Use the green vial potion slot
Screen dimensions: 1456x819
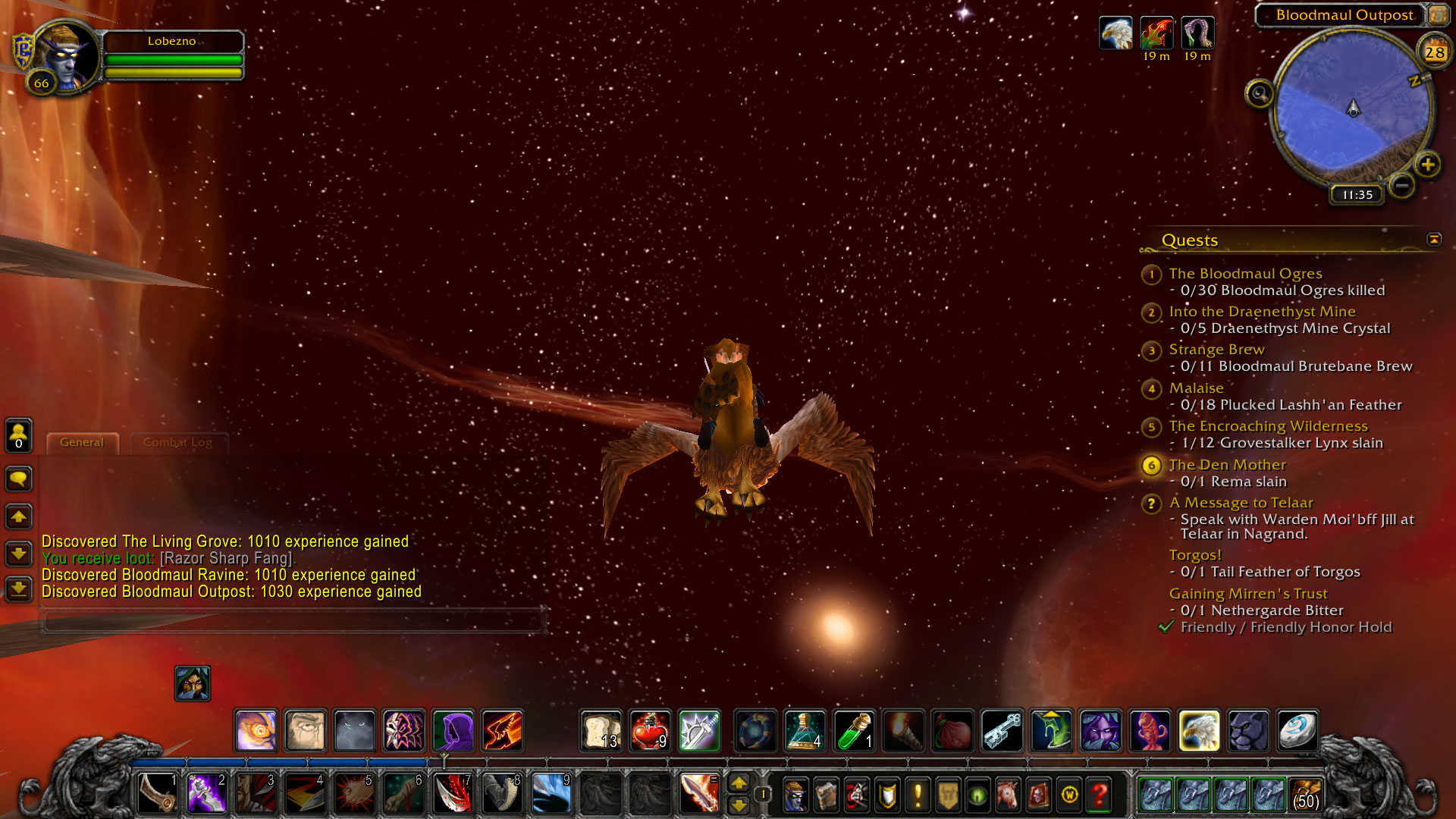click(855, 731)
